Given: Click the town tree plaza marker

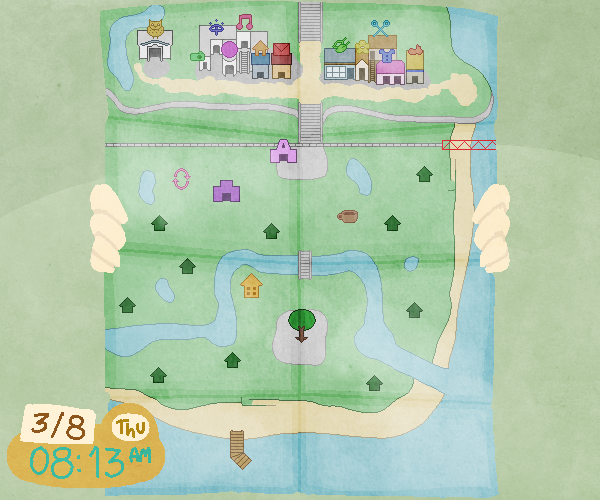Looking at the screenshot, I should pyautogui.click(x=301, y=323).
